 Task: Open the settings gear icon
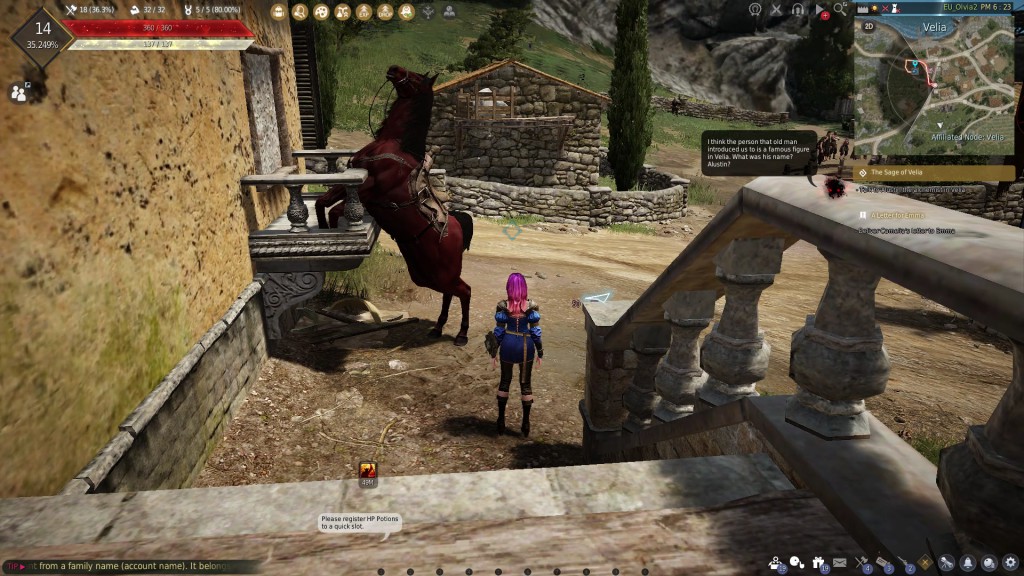click(1010, 563)
